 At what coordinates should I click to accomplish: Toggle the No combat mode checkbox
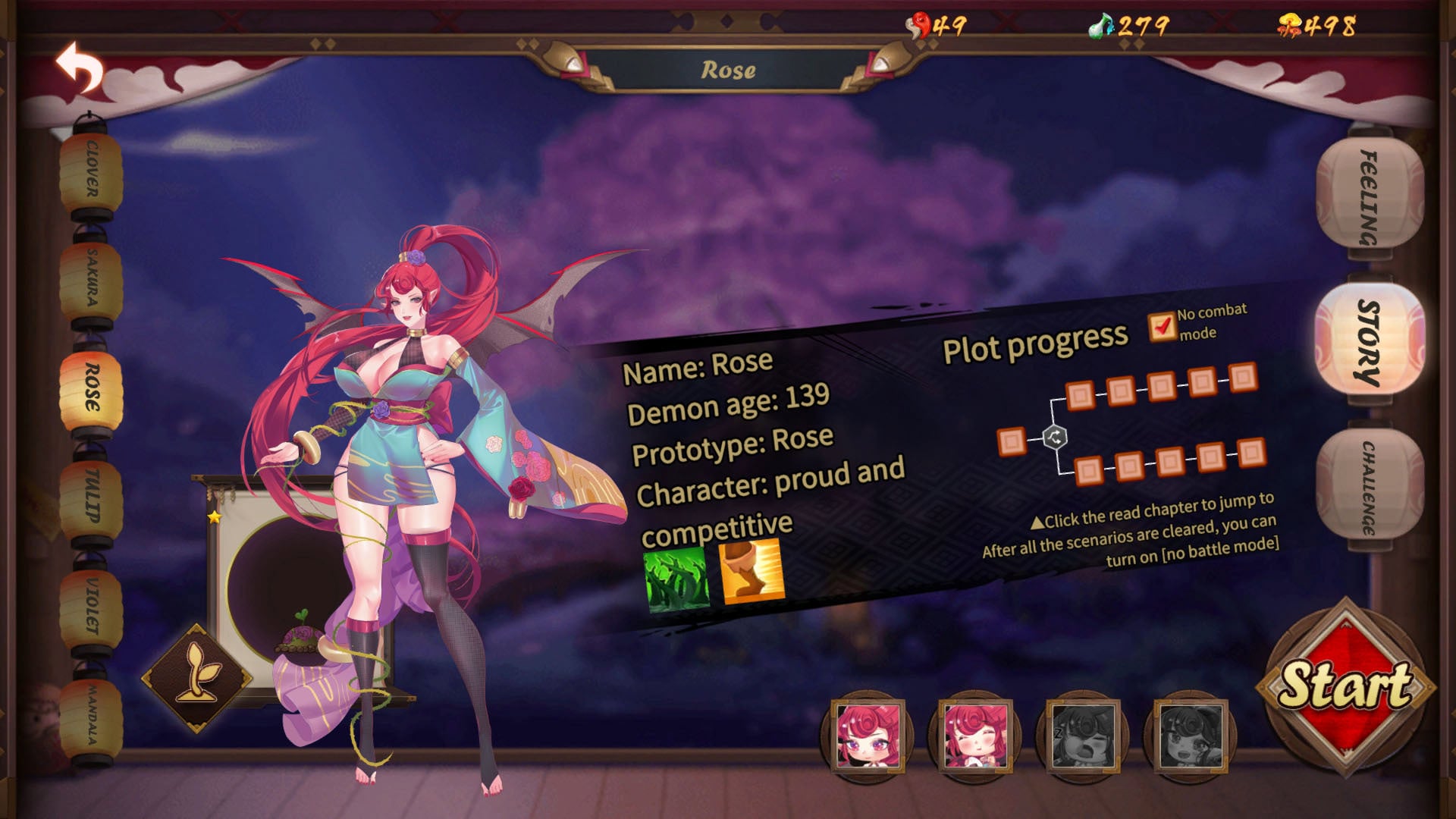pyautogui.click(x=1161, y=327)
